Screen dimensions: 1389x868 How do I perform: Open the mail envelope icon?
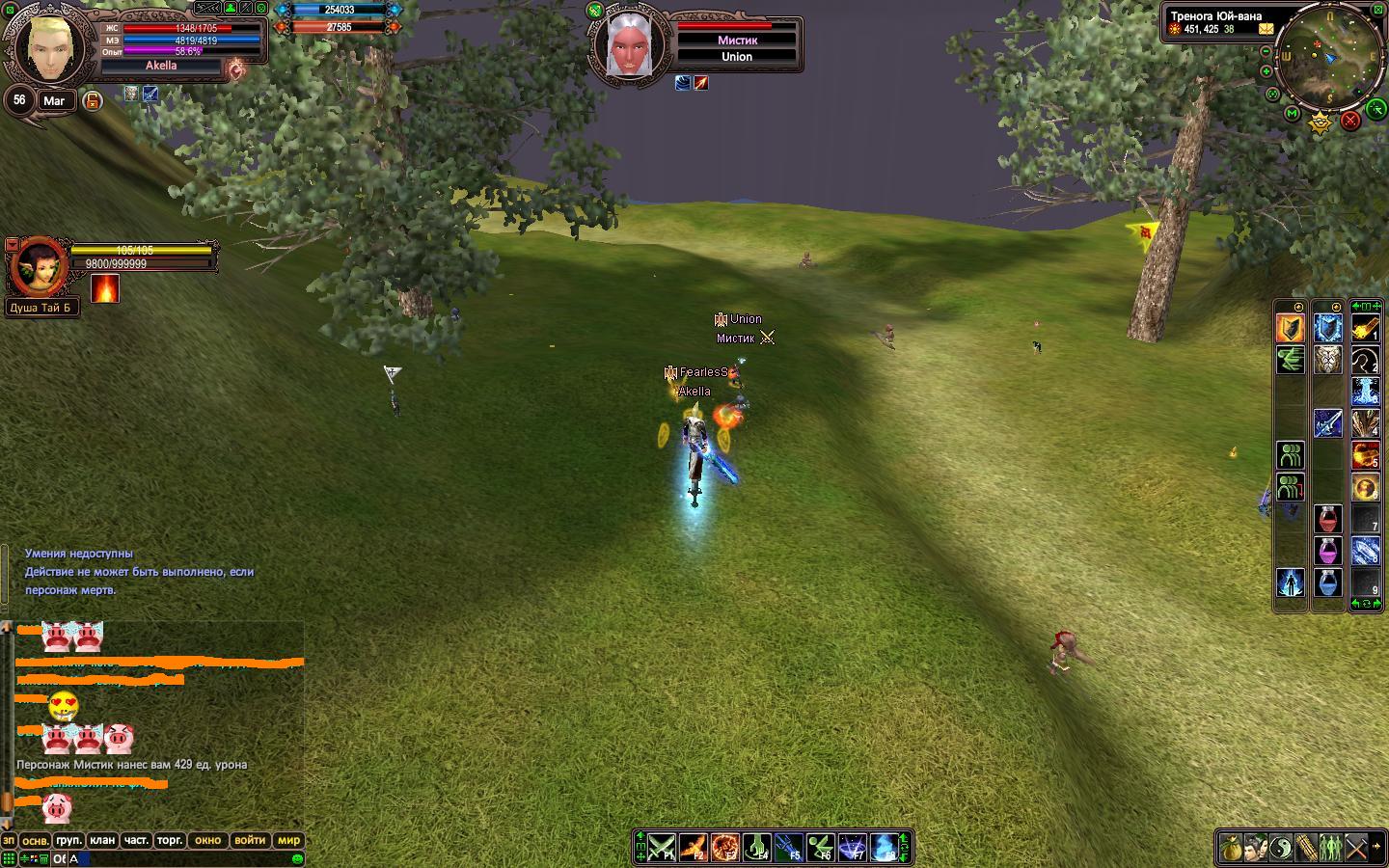coord(1266,29)
